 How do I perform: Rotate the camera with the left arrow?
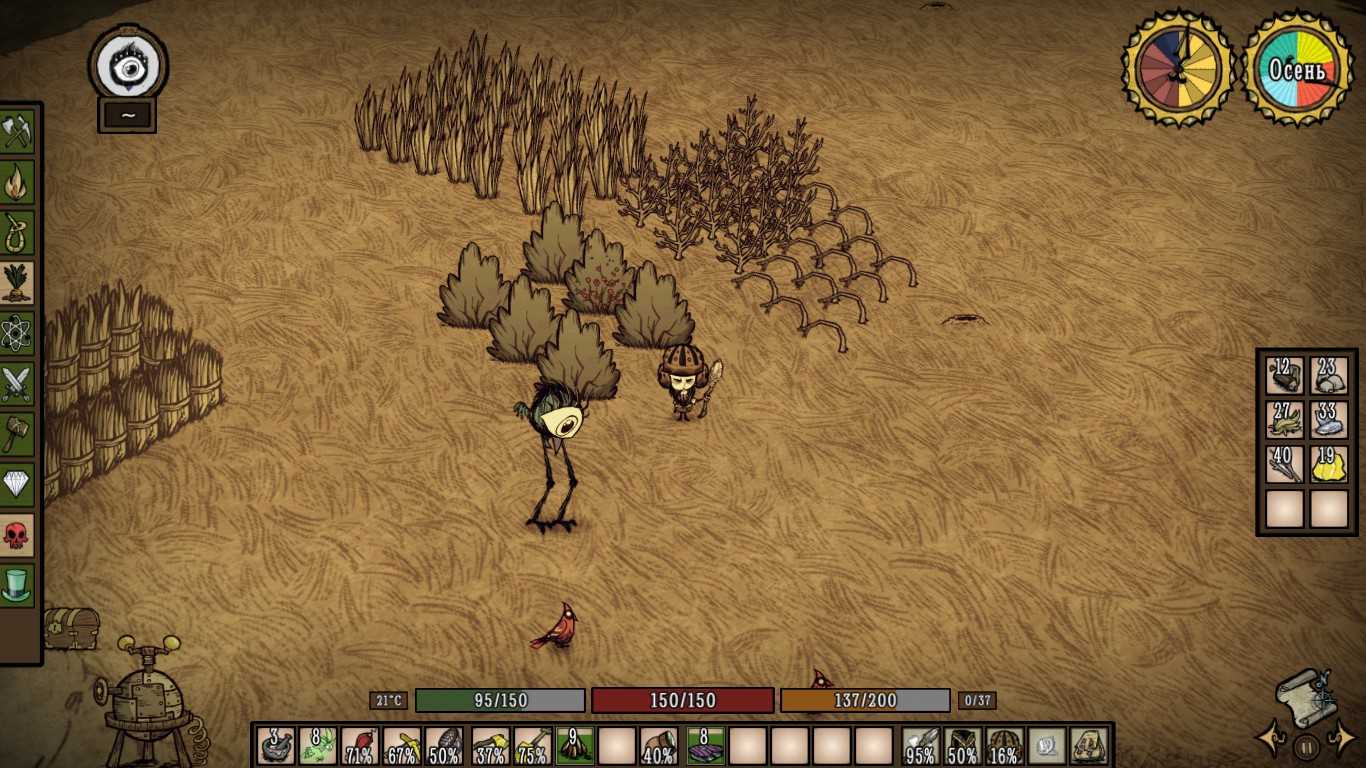1271,740
